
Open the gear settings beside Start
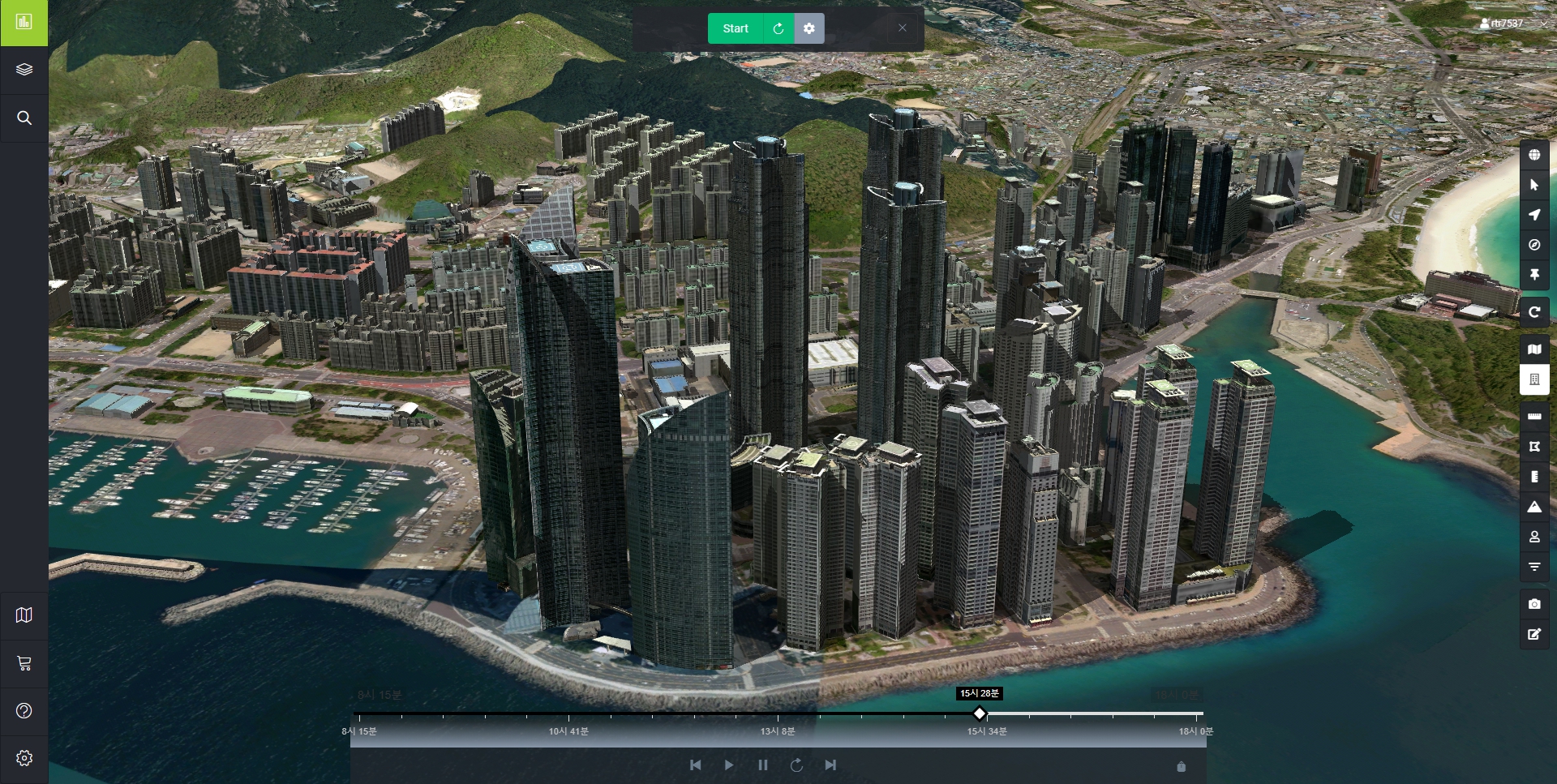click(809, 28)
